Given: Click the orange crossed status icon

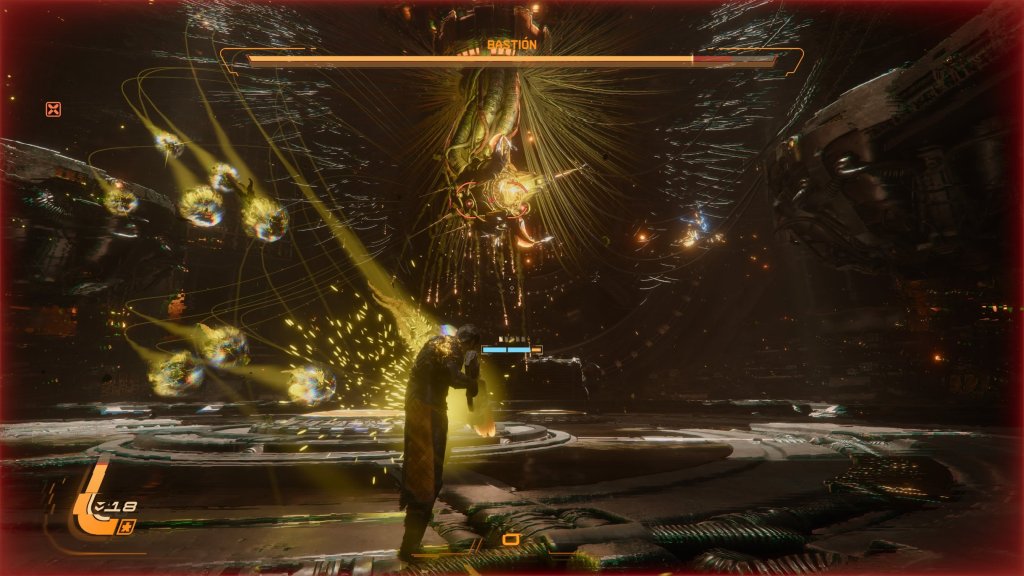Looking at the screenshot, I should coord(53,109).
